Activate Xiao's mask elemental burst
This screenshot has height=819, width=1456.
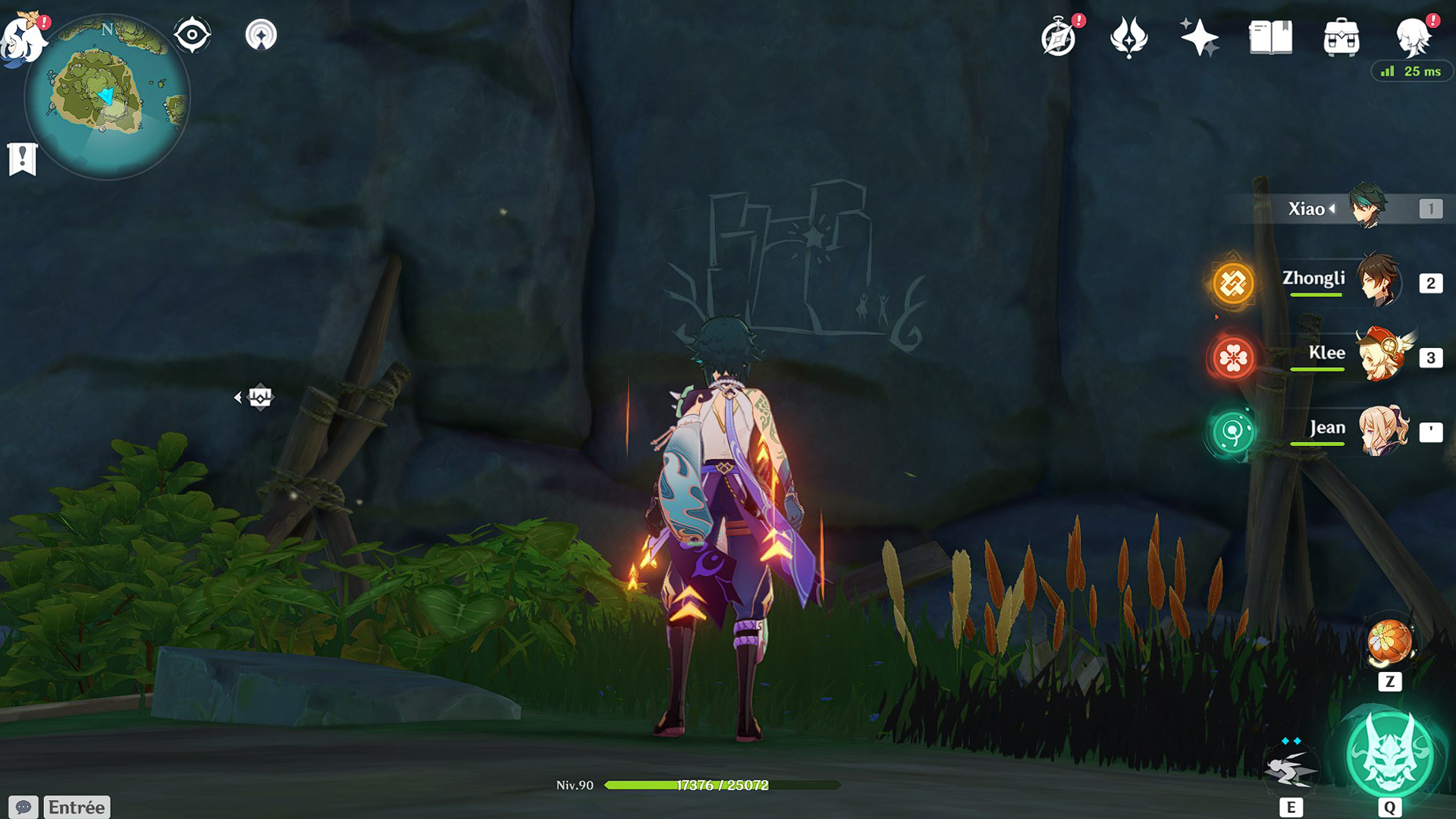(1389, 755)
